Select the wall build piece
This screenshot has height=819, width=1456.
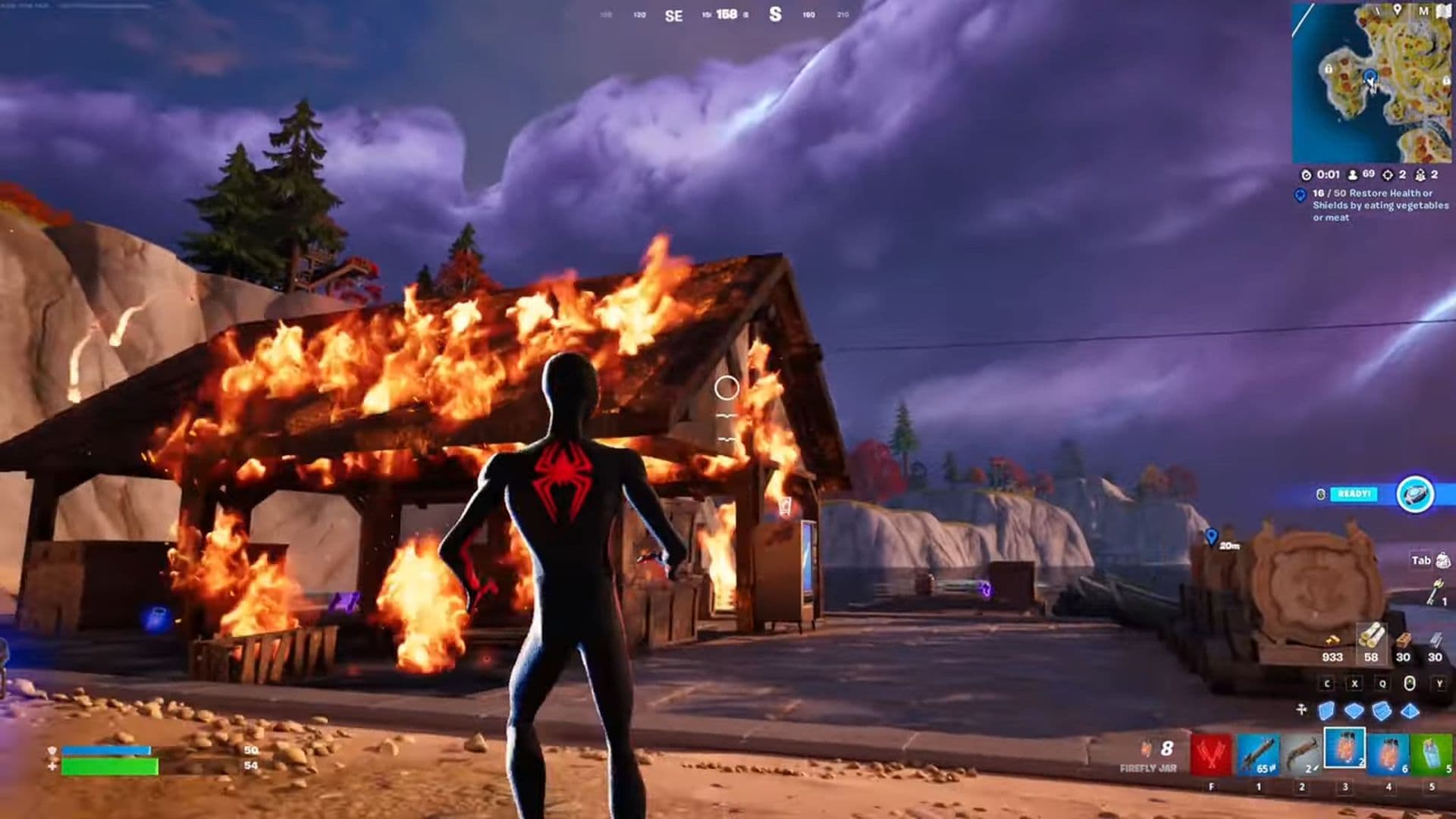1326,711
